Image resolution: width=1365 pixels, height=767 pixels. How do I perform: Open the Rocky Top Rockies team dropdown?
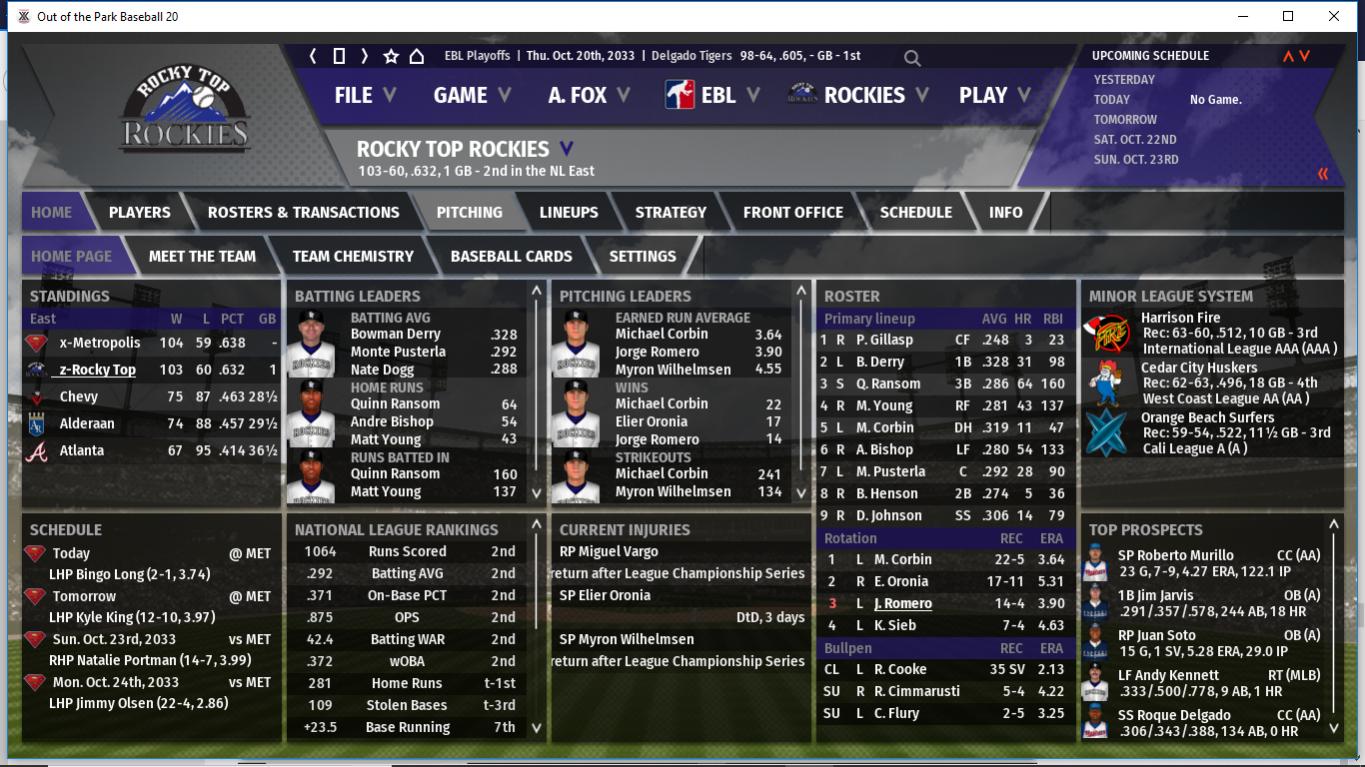click(x=566, y=149)
